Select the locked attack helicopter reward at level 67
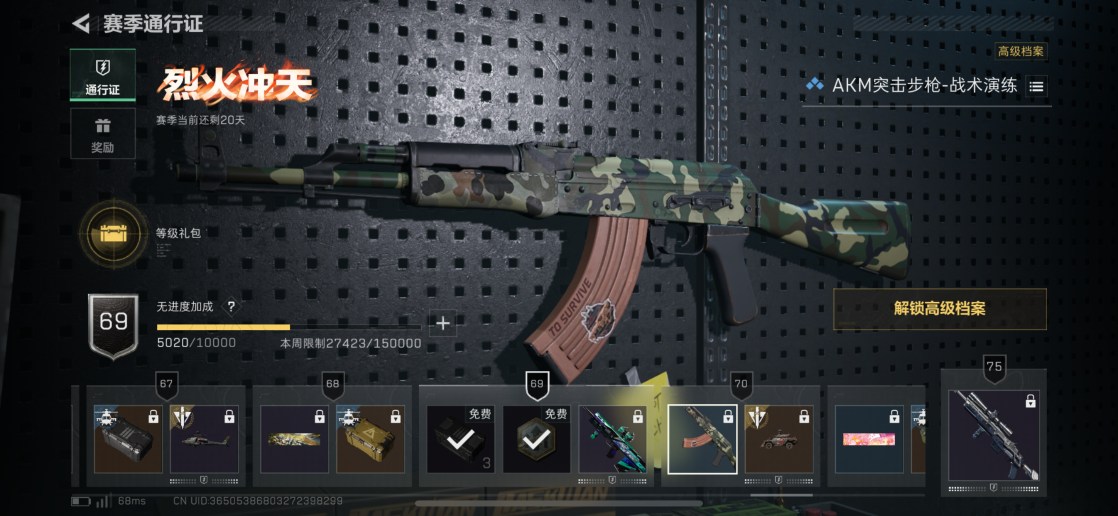The width and height of the screenshot is (1118, 516). (x=204, y=438)
